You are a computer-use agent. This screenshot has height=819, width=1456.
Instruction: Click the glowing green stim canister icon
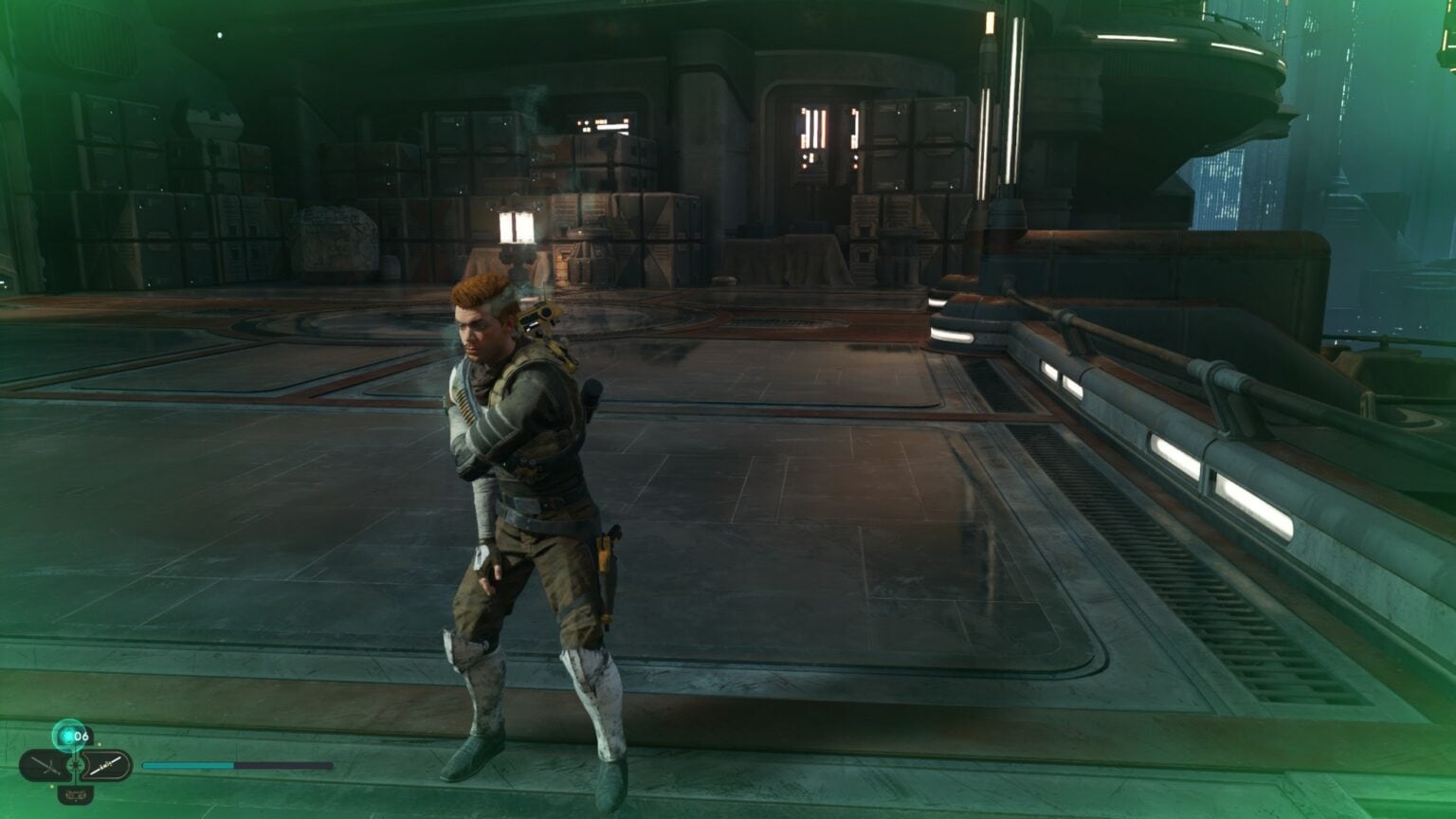67,735
